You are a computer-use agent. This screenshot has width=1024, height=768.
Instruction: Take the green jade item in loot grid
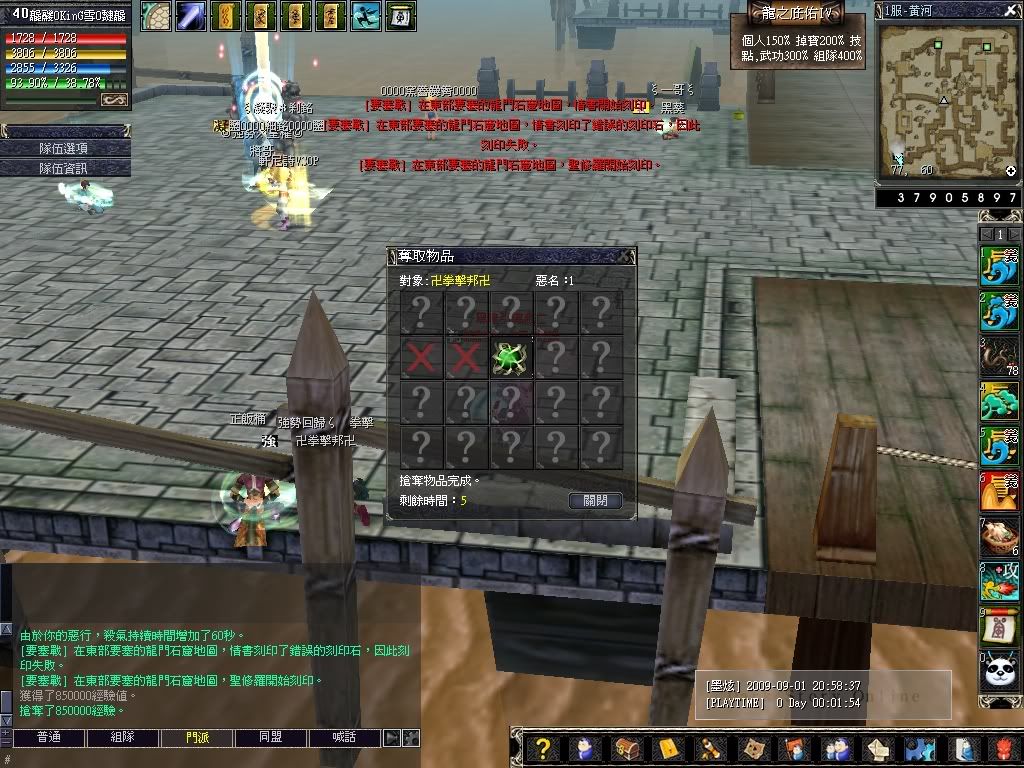[x=510, y=357]
